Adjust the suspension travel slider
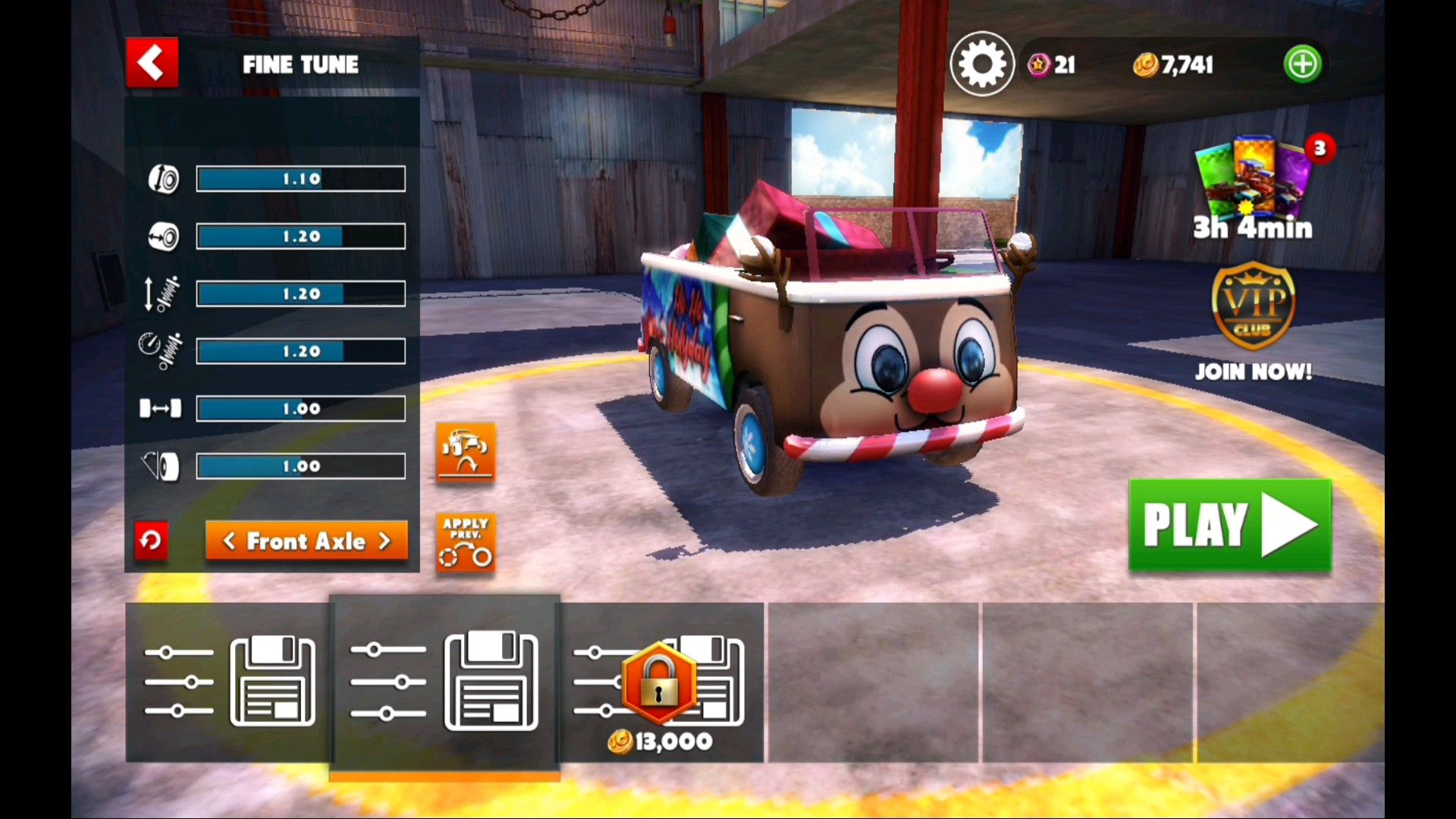The height and width of the screenshot is (819, 1456). pyautogui.click(x=300, y=294)
